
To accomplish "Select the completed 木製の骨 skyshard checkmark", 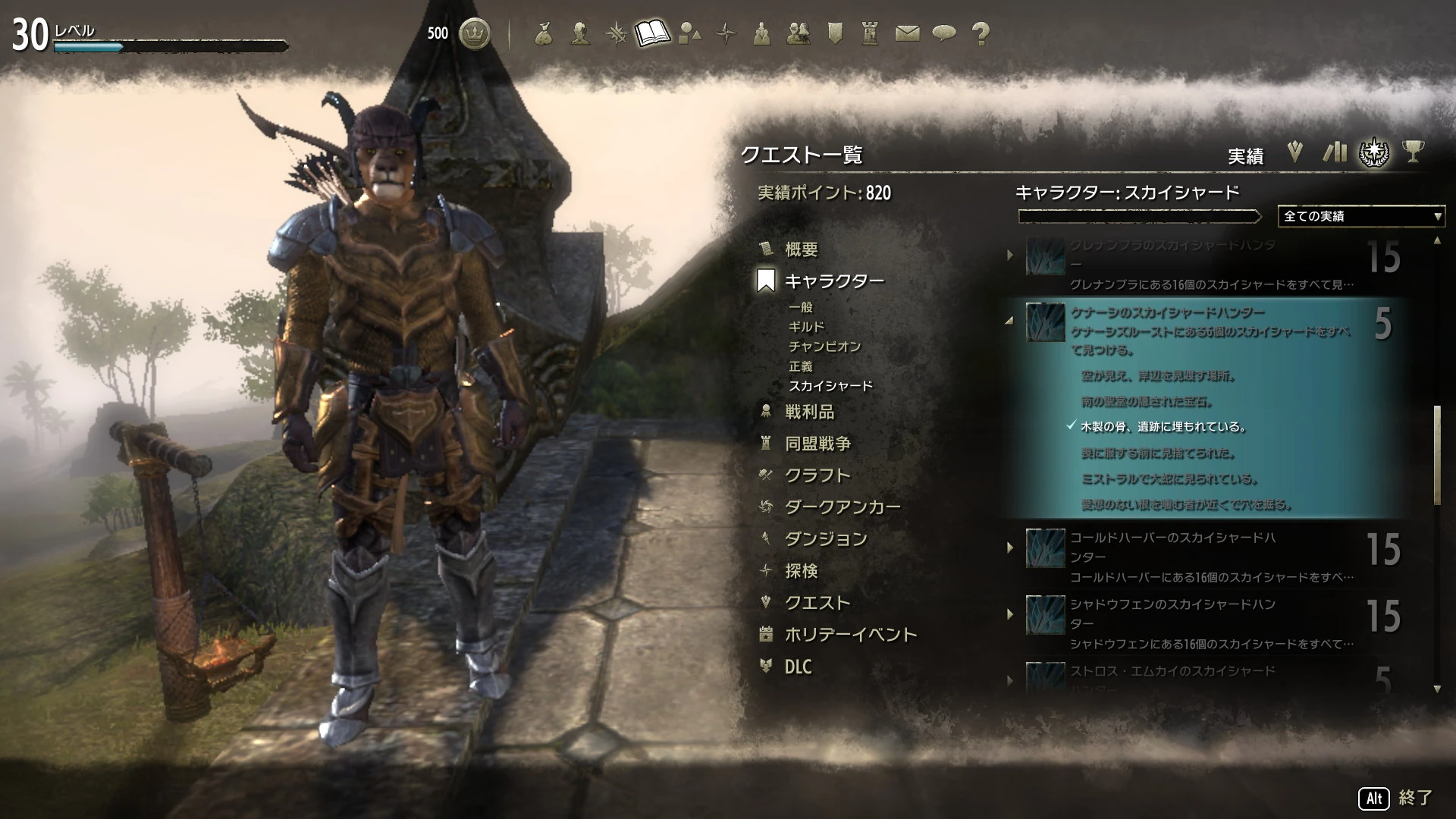I will click(x=1072, y=427).
